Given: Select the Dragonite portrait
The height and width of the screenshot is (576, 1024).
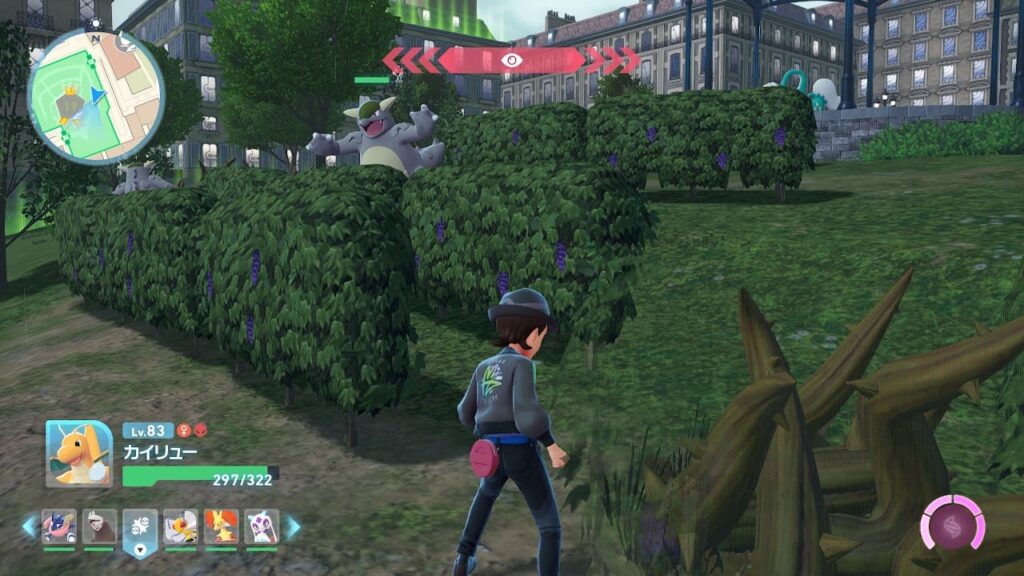Looking at the screenshot, I should coord(78,453).
